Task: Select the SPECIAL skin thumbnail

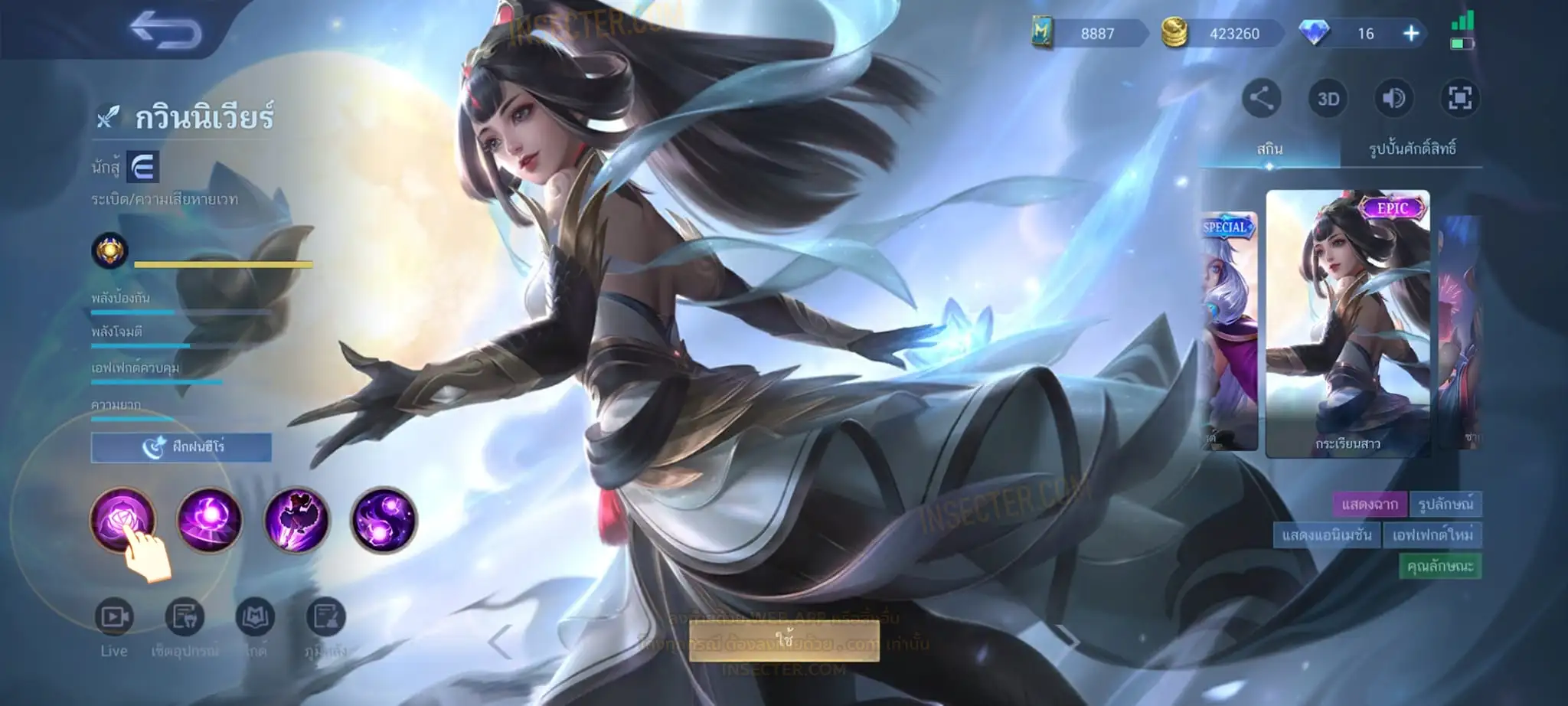Action: [x=1228, y=329]
